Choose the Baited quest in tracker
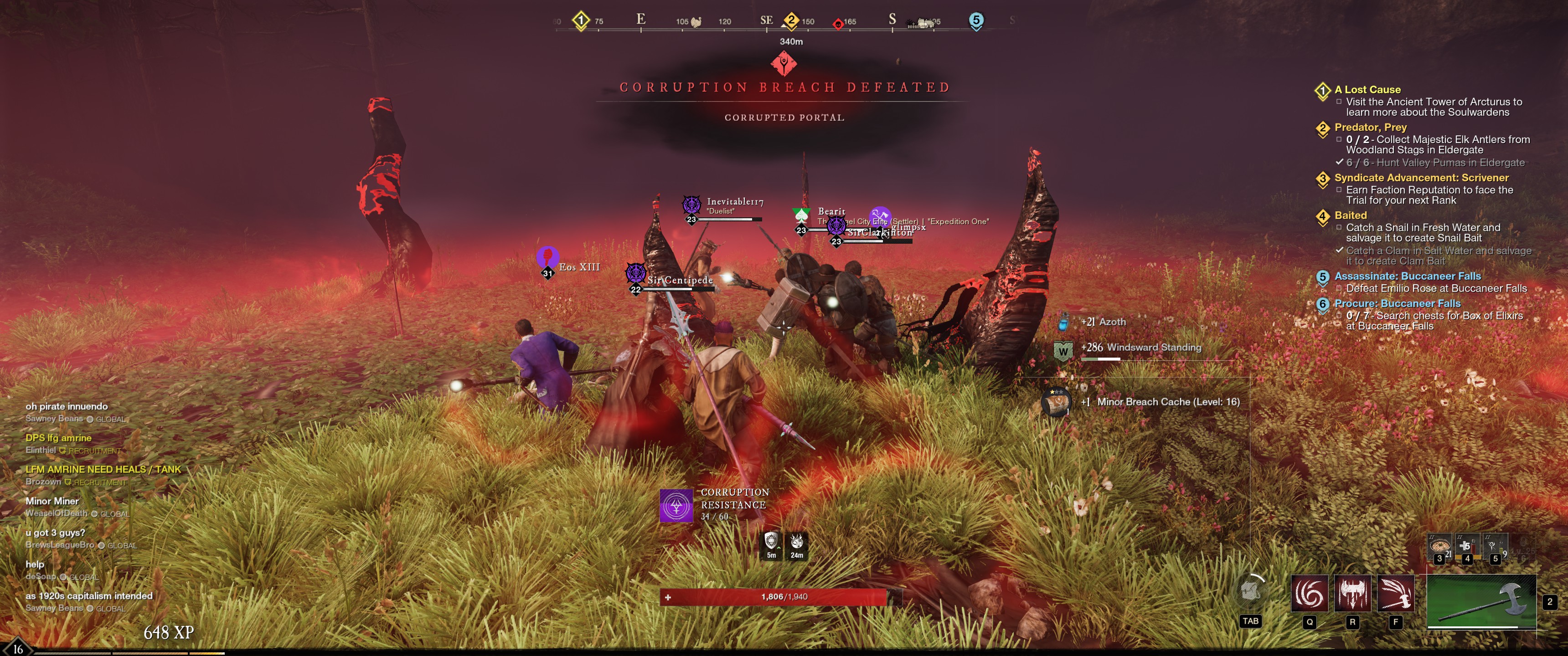The image size is (1568, 656). pyautogui.click(x=1350, y=215)
